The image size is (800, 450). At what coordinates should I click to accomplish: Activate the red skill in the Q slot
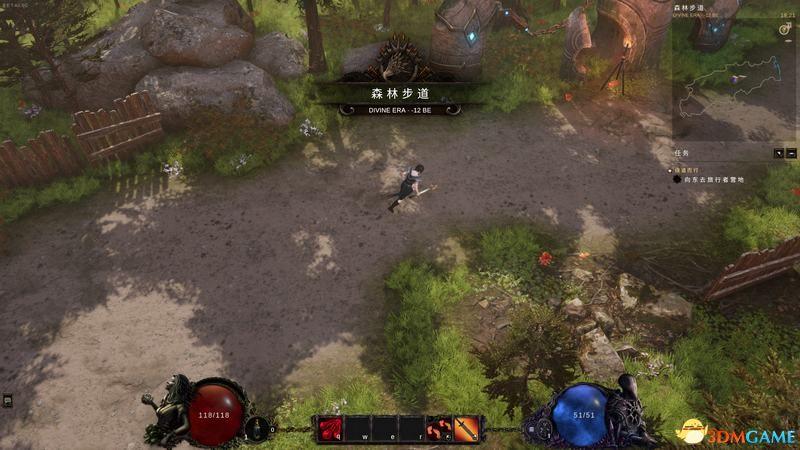click(330, 428)
